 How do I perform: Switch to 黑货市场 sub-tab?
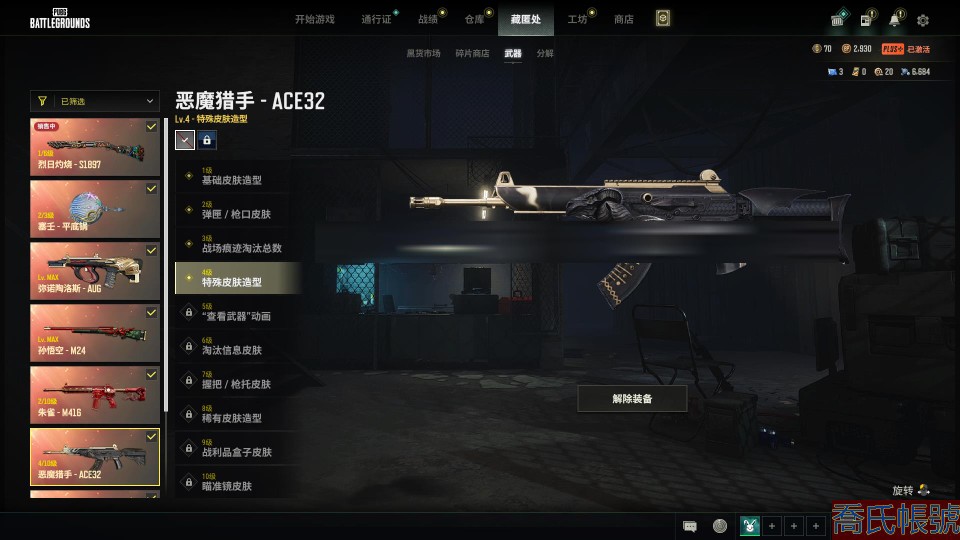(x=423, y=53)
